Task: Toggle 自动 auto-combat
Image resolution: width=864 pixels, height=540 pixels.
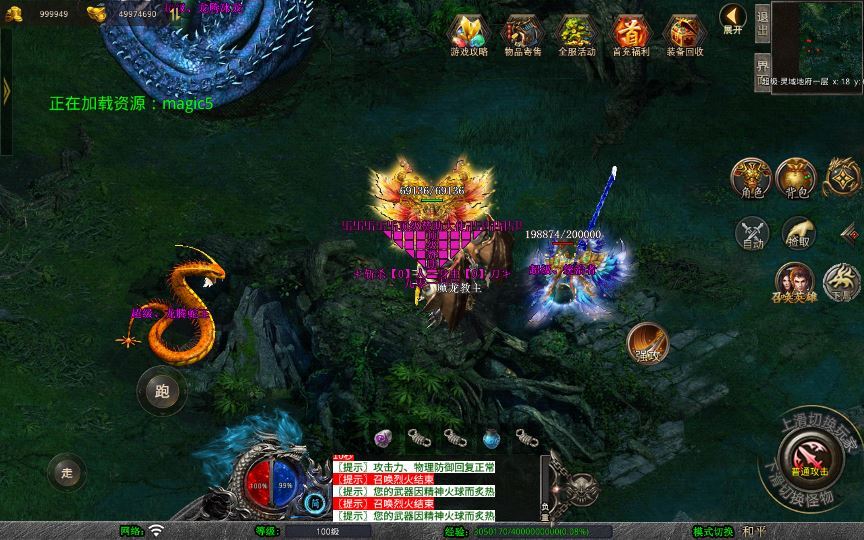Action: (752, 233)
